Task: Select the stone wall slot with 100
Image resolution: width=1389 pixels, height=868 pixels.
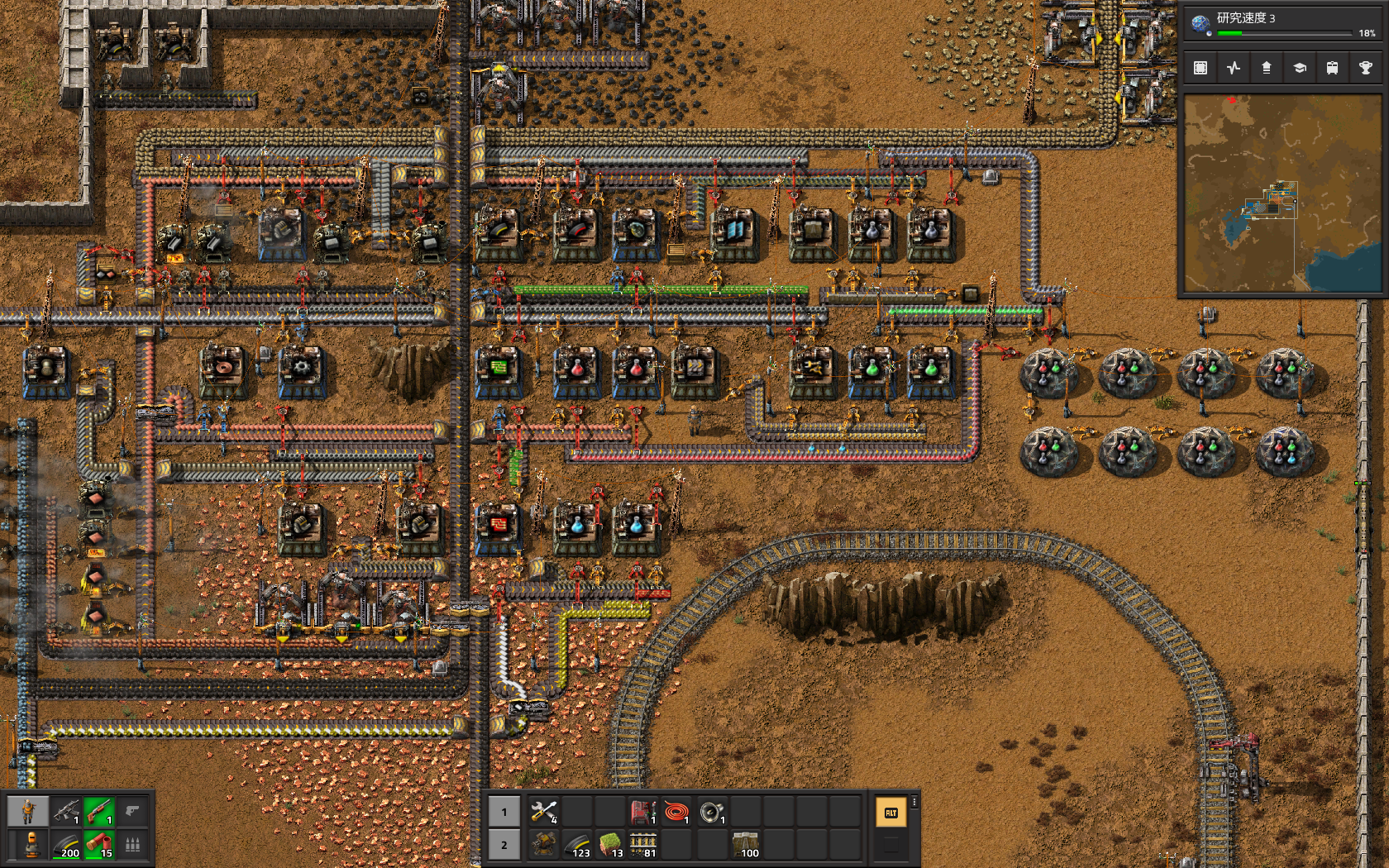Action: click(x=745, y=845)
